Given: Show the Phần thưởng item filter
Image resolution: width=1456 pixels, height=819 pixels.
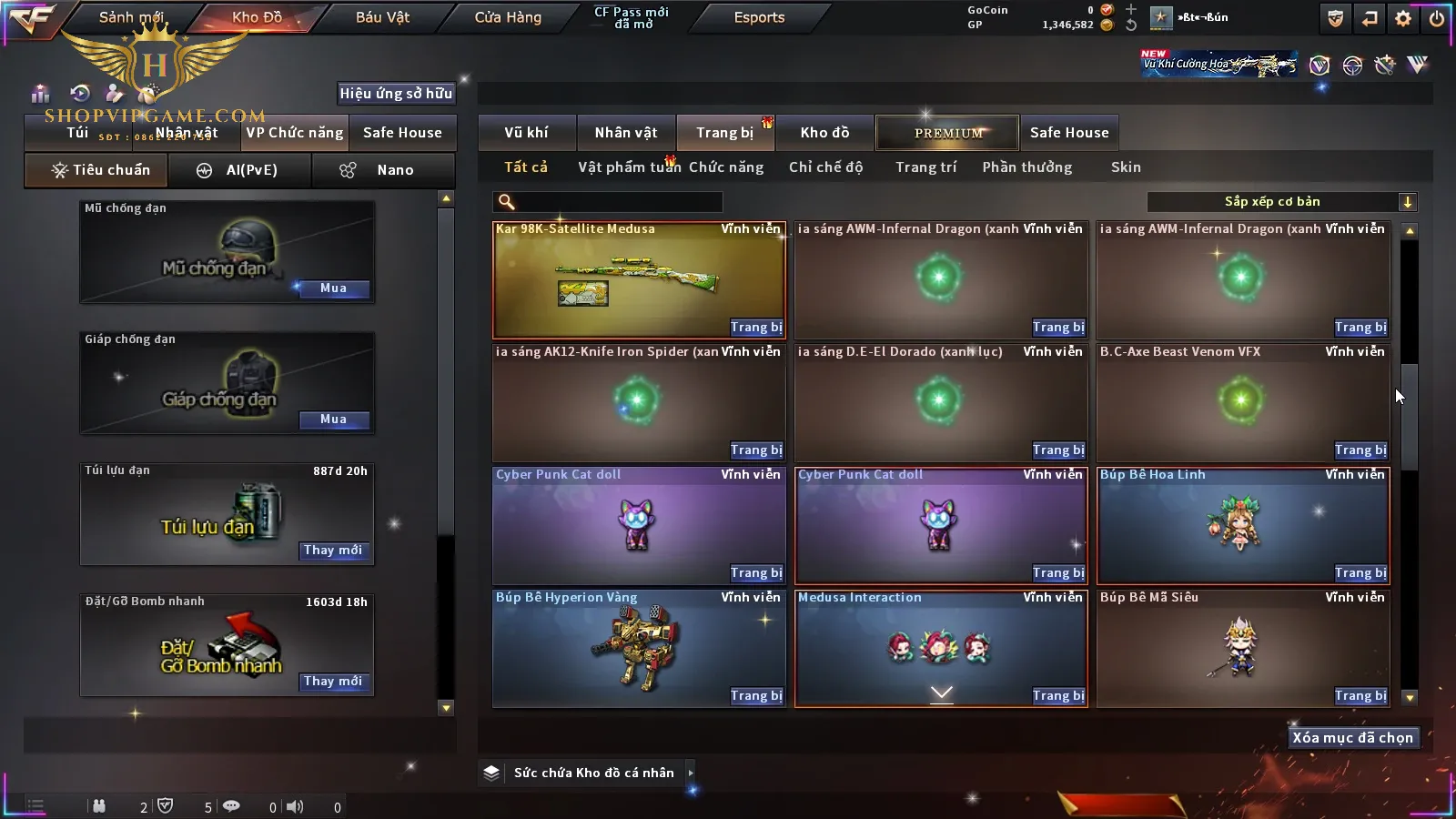Looking at the screenshot, I should pos(1026,167).
